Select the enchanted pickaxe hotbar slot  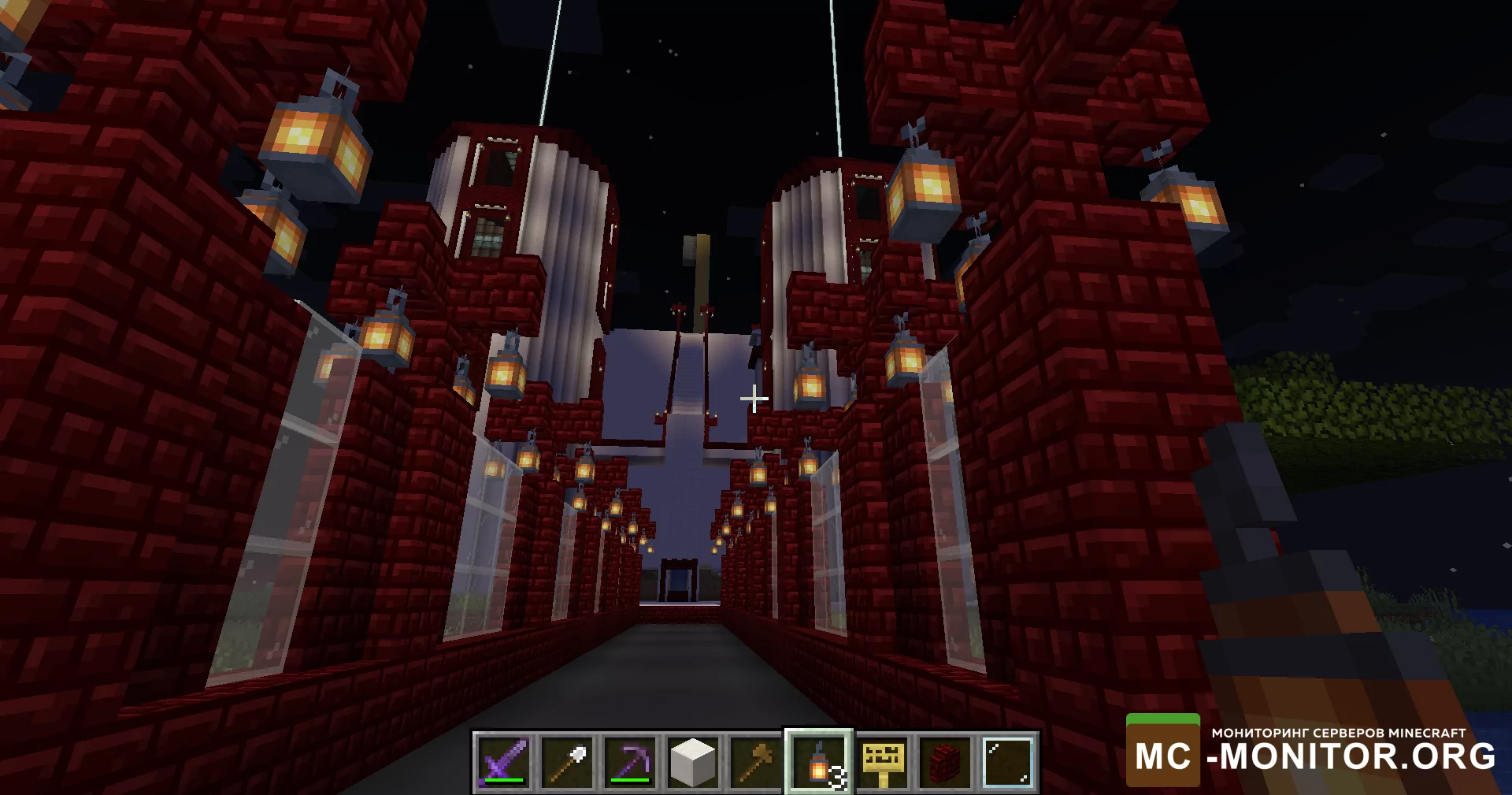click(x=630, y=761)
